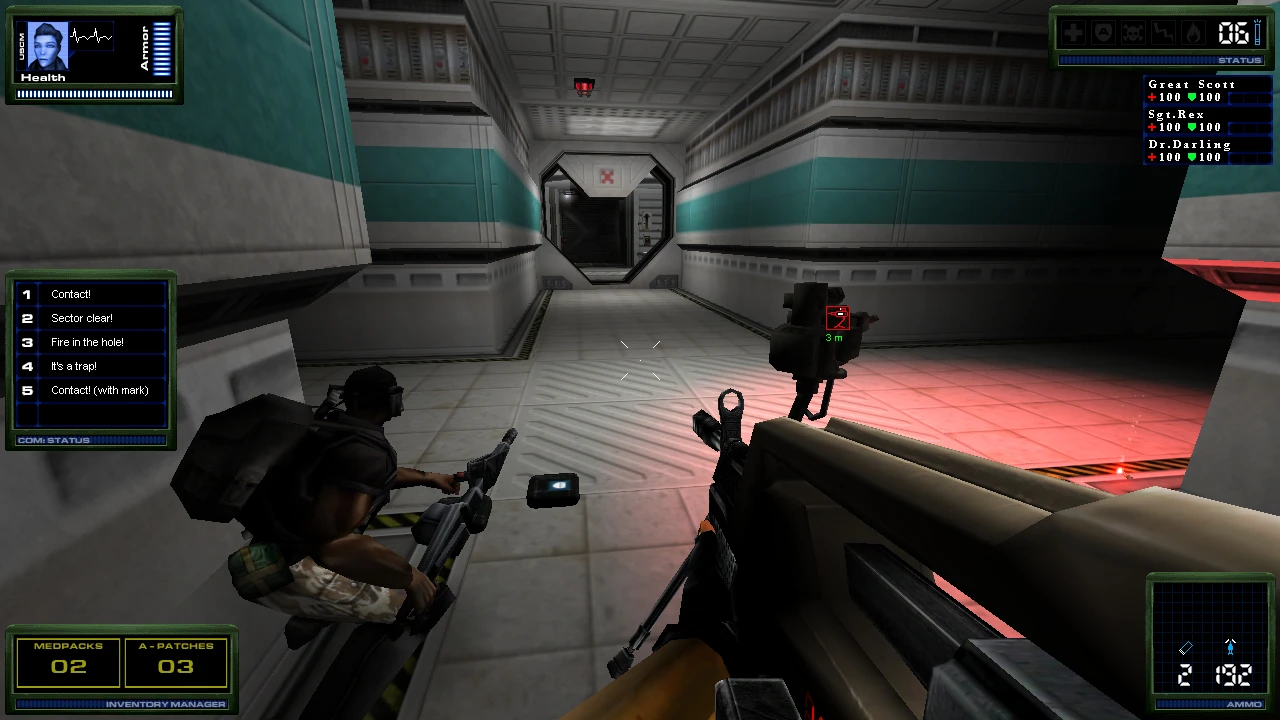The image size is (1280, 720).
Task: Click the red enemy marker showing 3 m
Action: pos(838,318)
